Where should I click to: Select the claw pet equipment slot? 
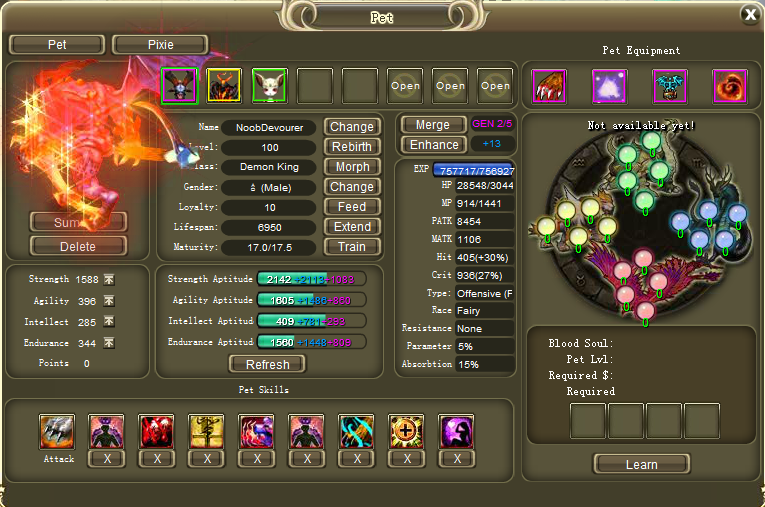[x=549, y=86]
